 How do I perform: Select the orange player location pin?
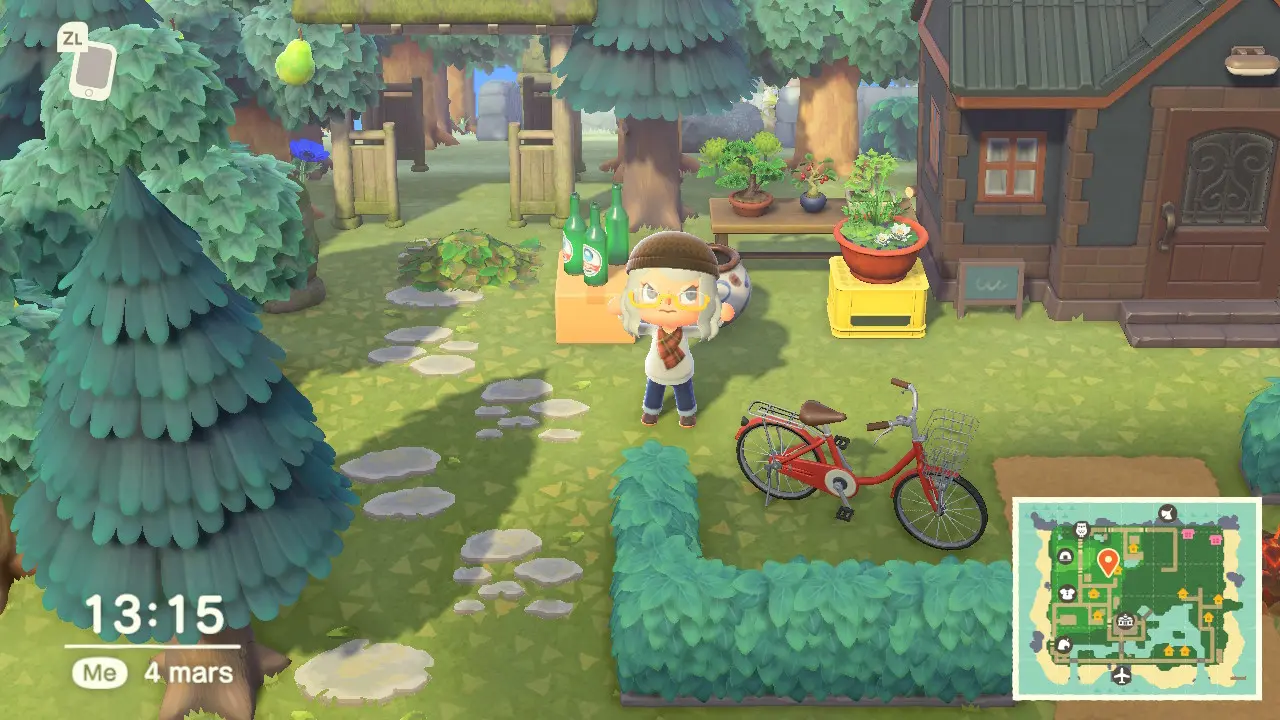point(1107,560)
